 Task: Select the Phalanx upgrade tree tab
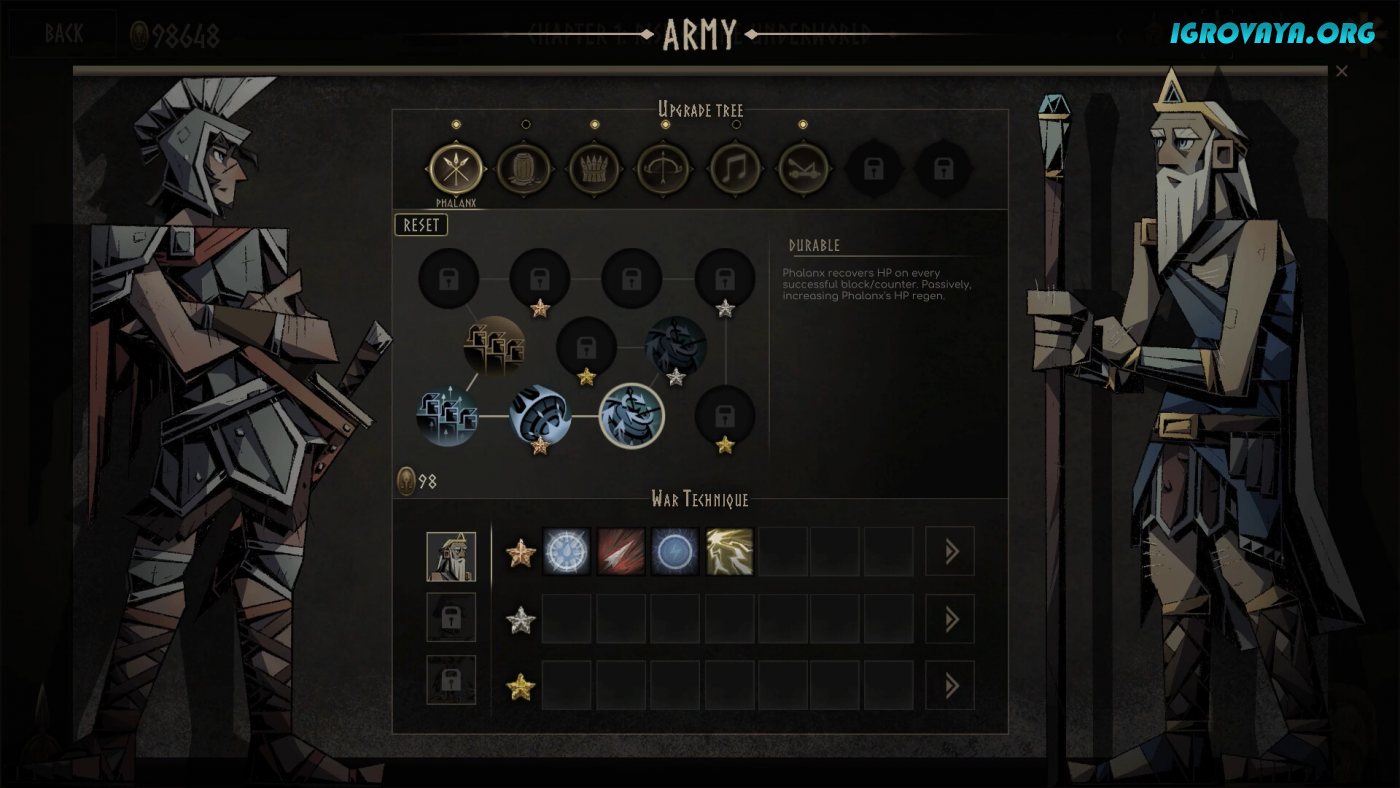456,169
